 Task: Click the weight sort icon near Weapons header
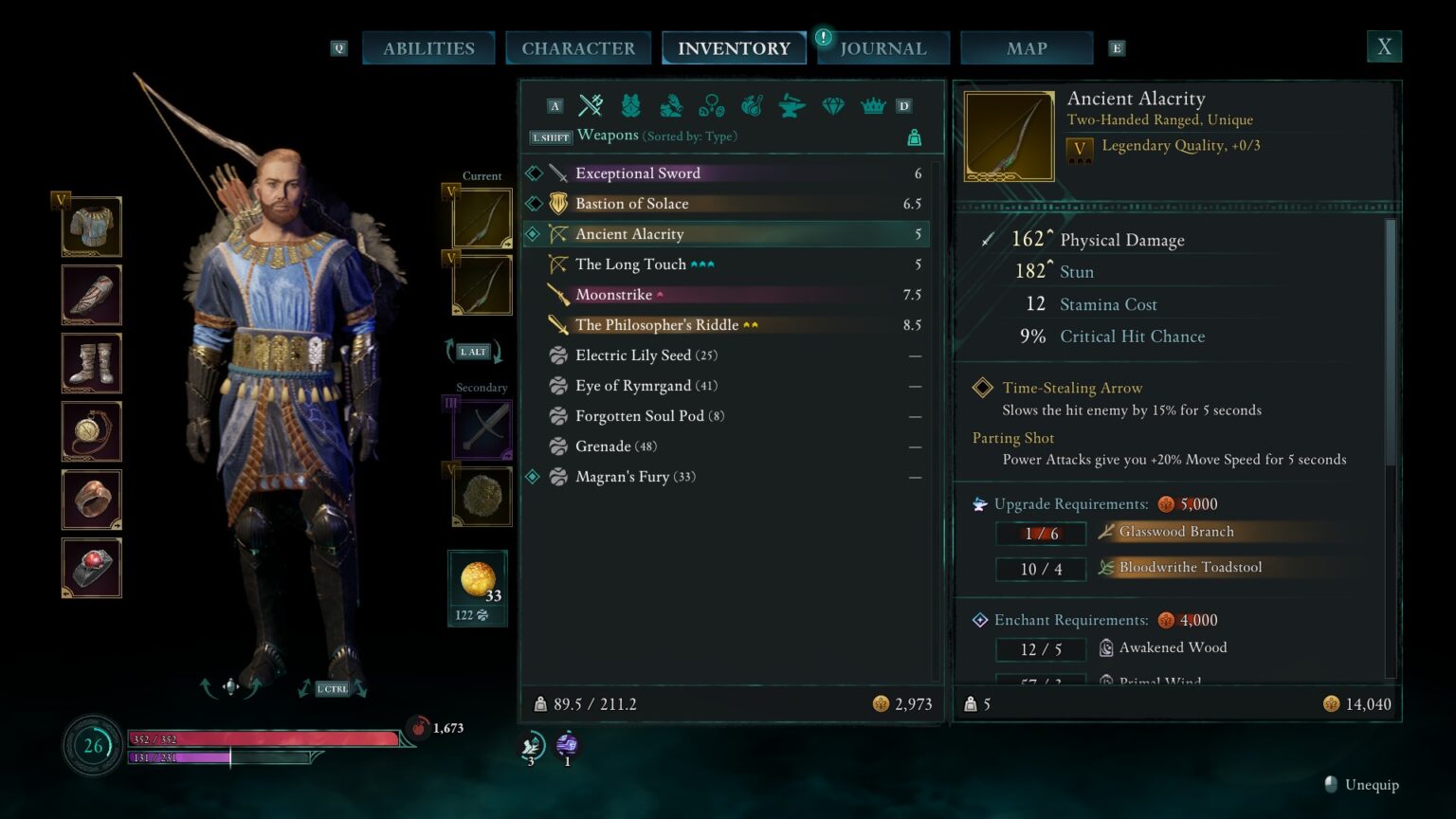pyautogui.click(x=913, y=136)
